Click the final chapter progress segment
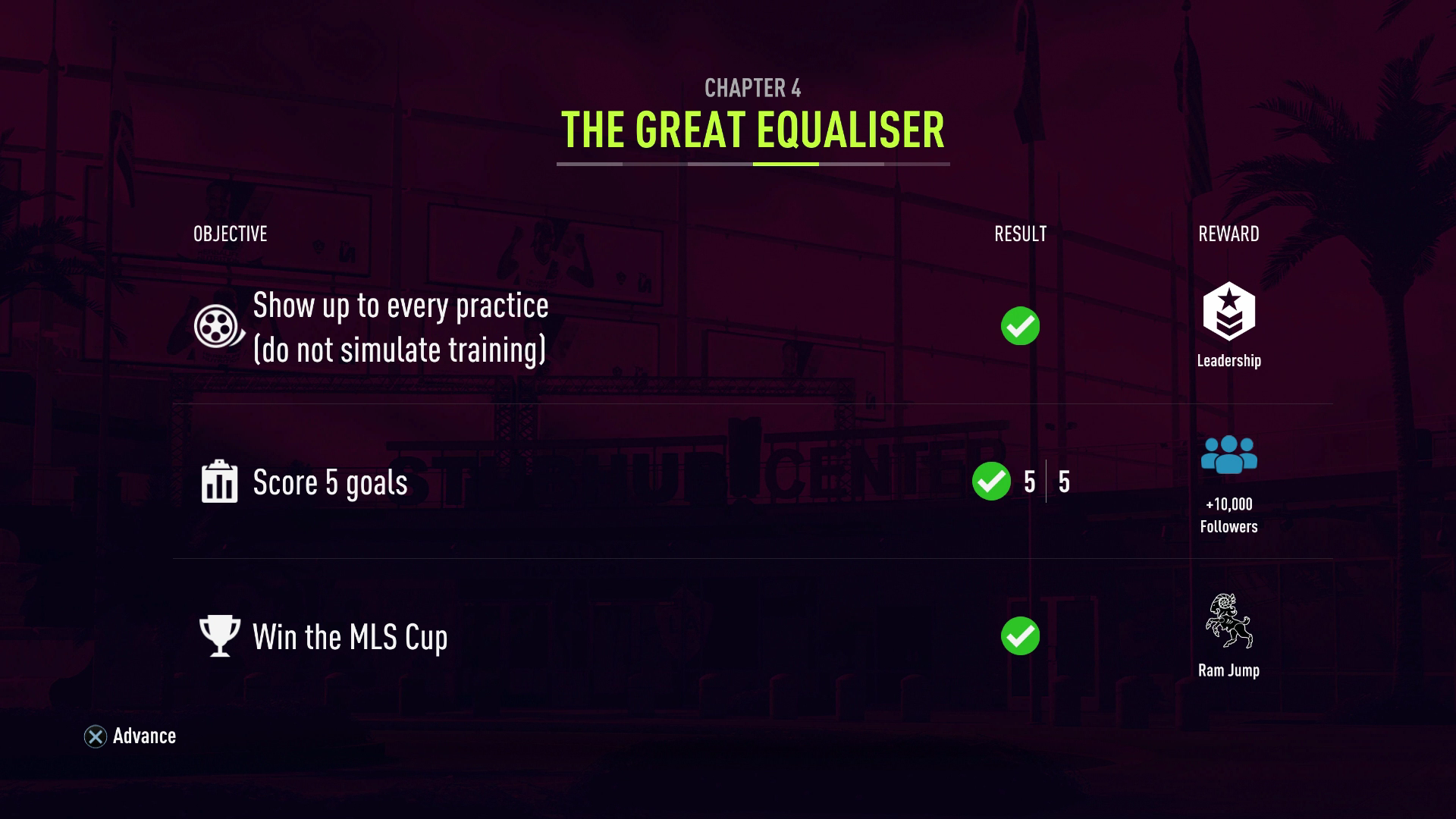The height and width of the screenshot is (819, 1456). click(x=918, y=161)
